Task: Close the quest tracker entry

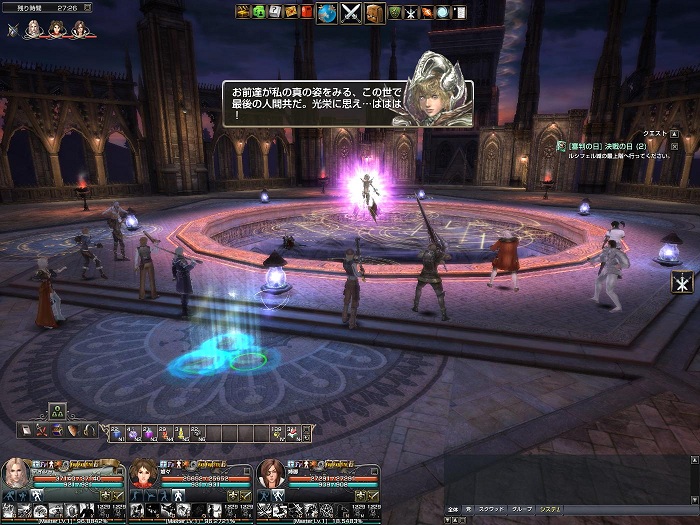Action: click(x=674, y=146)
